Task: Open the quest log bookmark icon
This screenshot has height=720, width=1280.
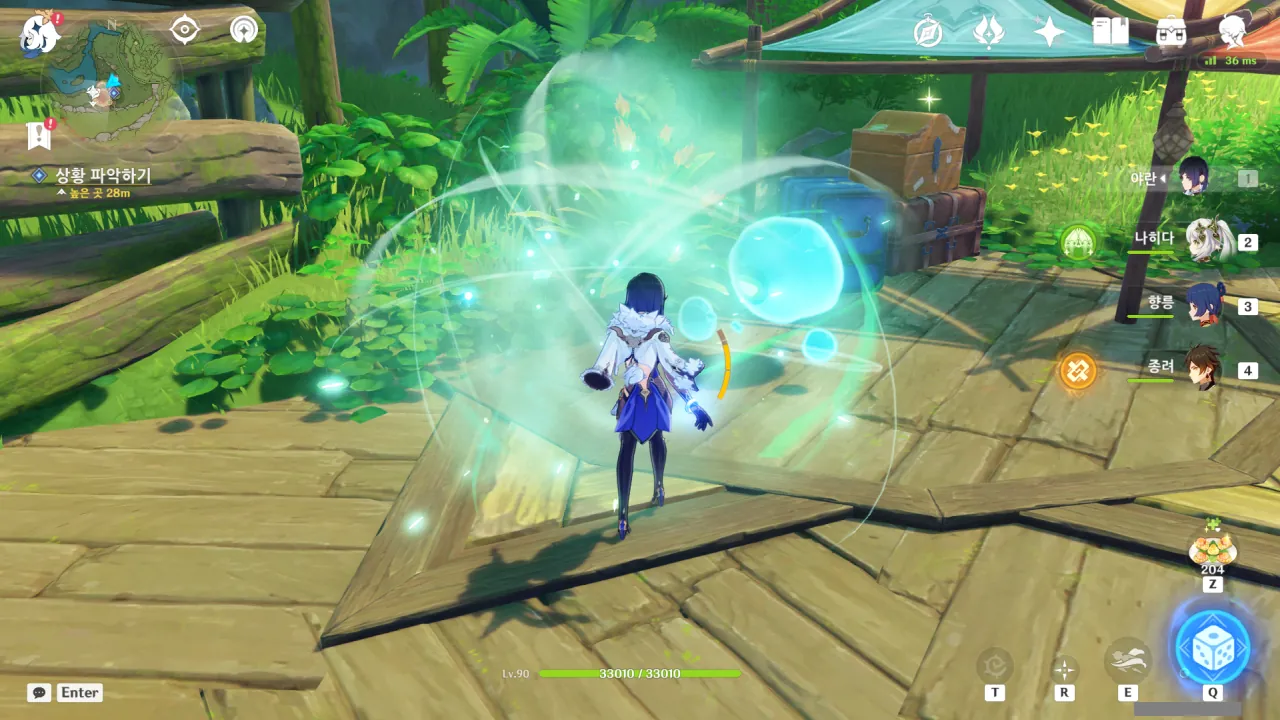Action: point(40,135)
